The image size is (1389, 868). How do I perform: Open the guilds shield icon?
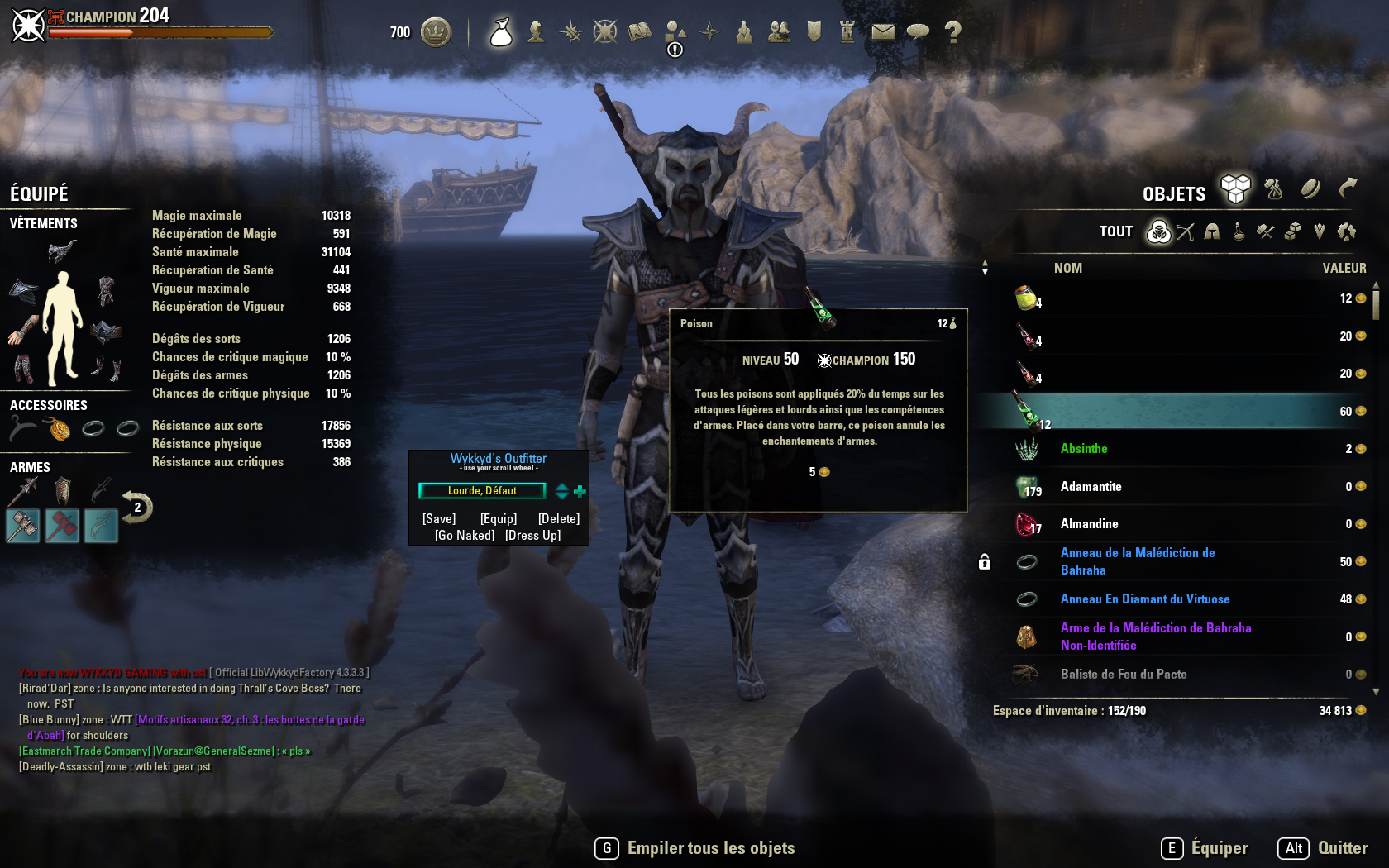[813, 31]
